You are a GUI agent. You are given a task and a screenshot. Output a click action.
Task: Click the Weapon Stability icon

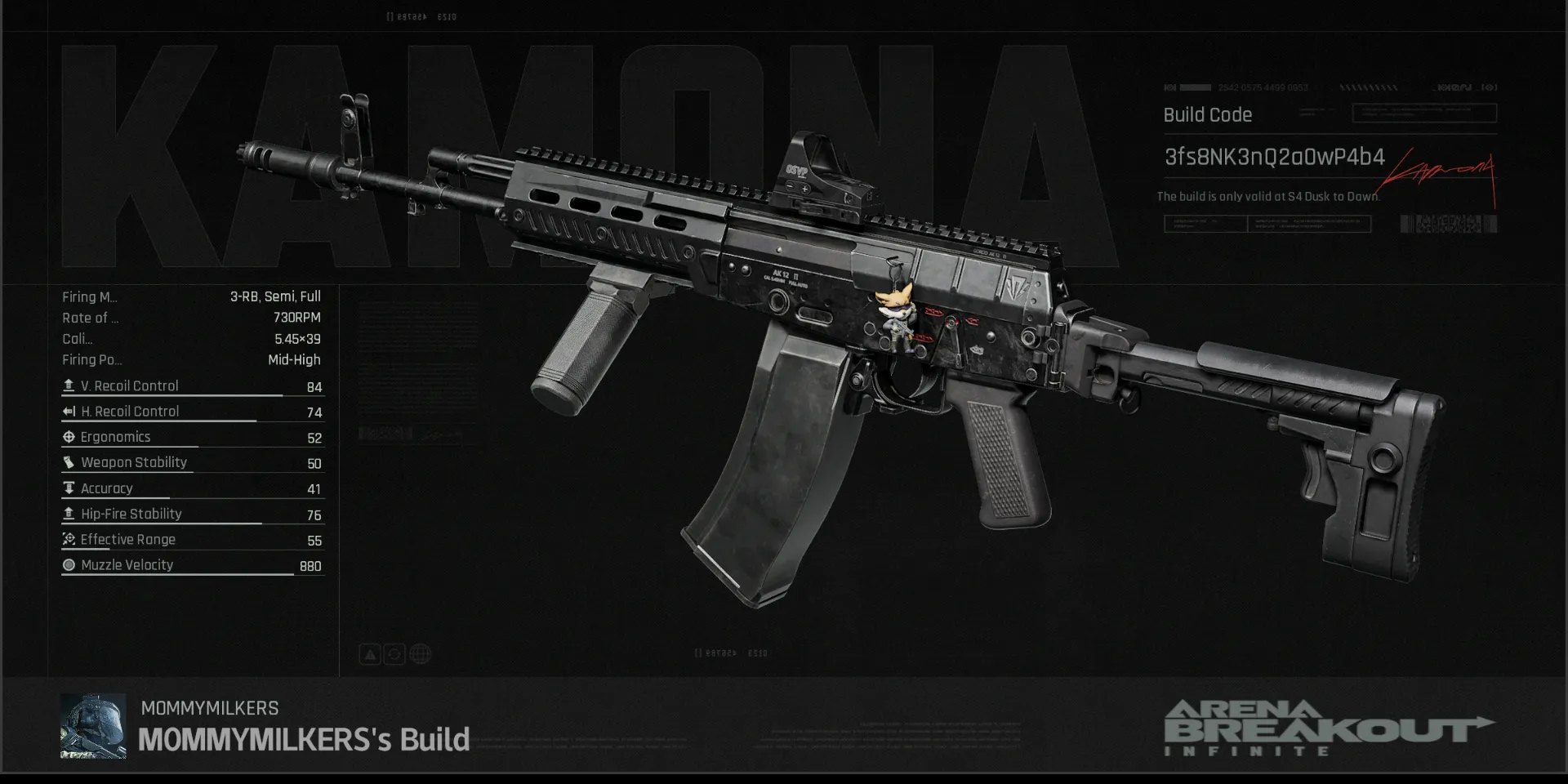69,462
